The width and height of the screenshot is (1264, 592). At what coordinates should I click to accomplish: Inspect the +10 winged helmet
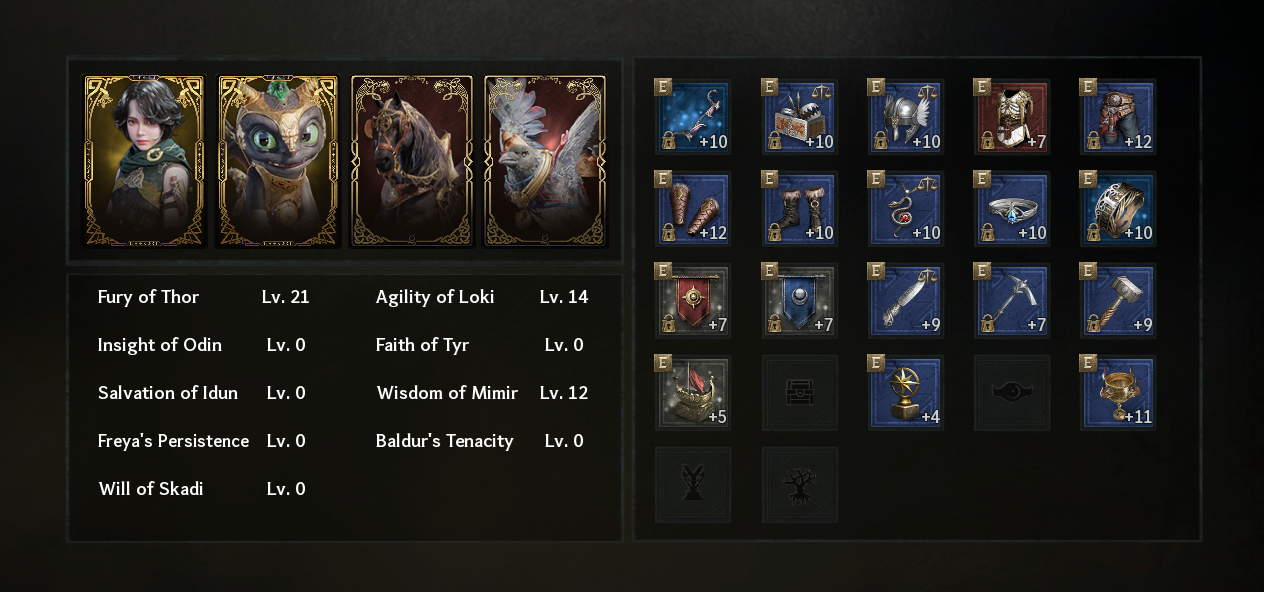[905, 117]
